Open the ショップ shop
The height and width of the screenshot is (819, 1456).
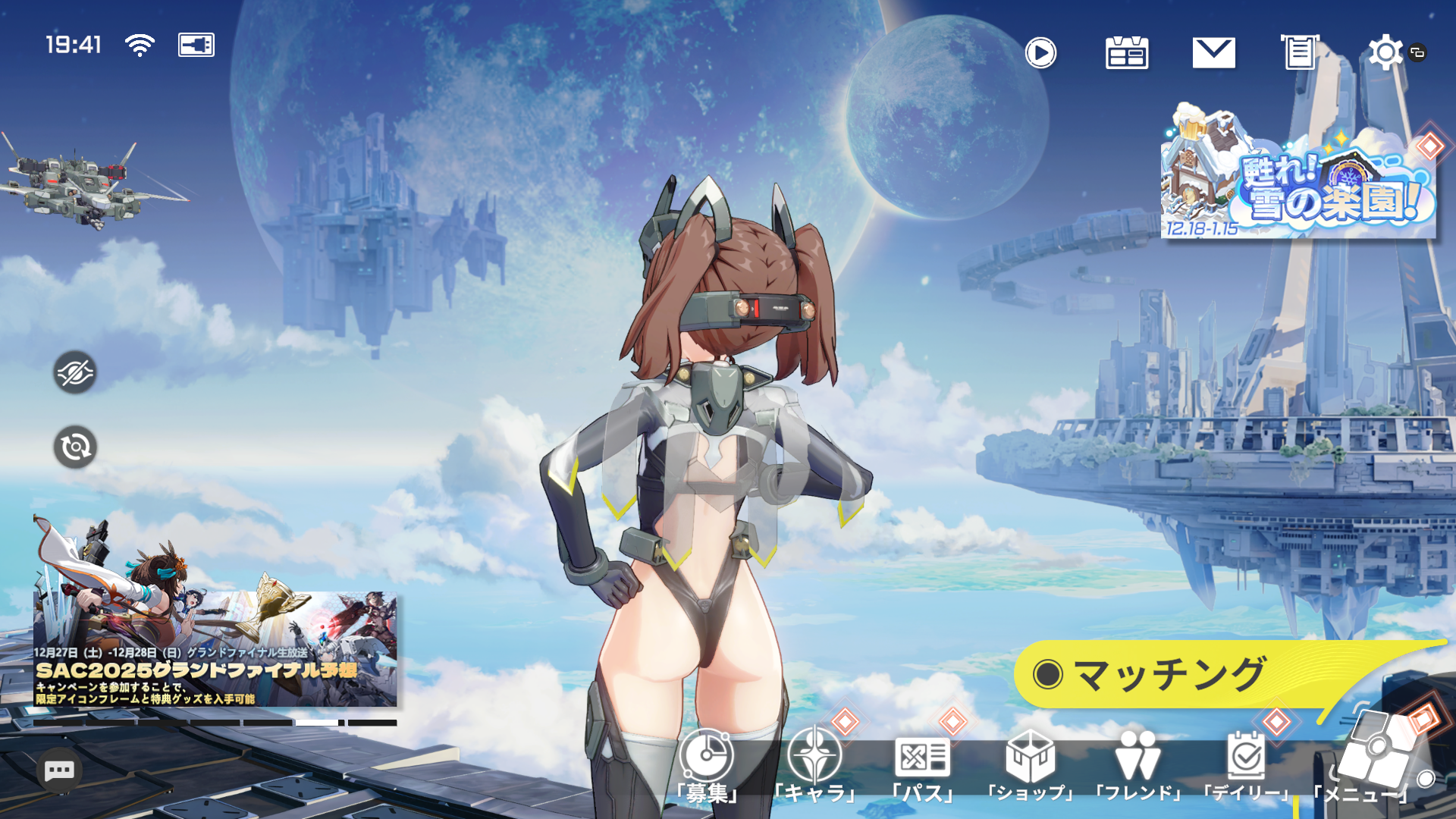1031,764
